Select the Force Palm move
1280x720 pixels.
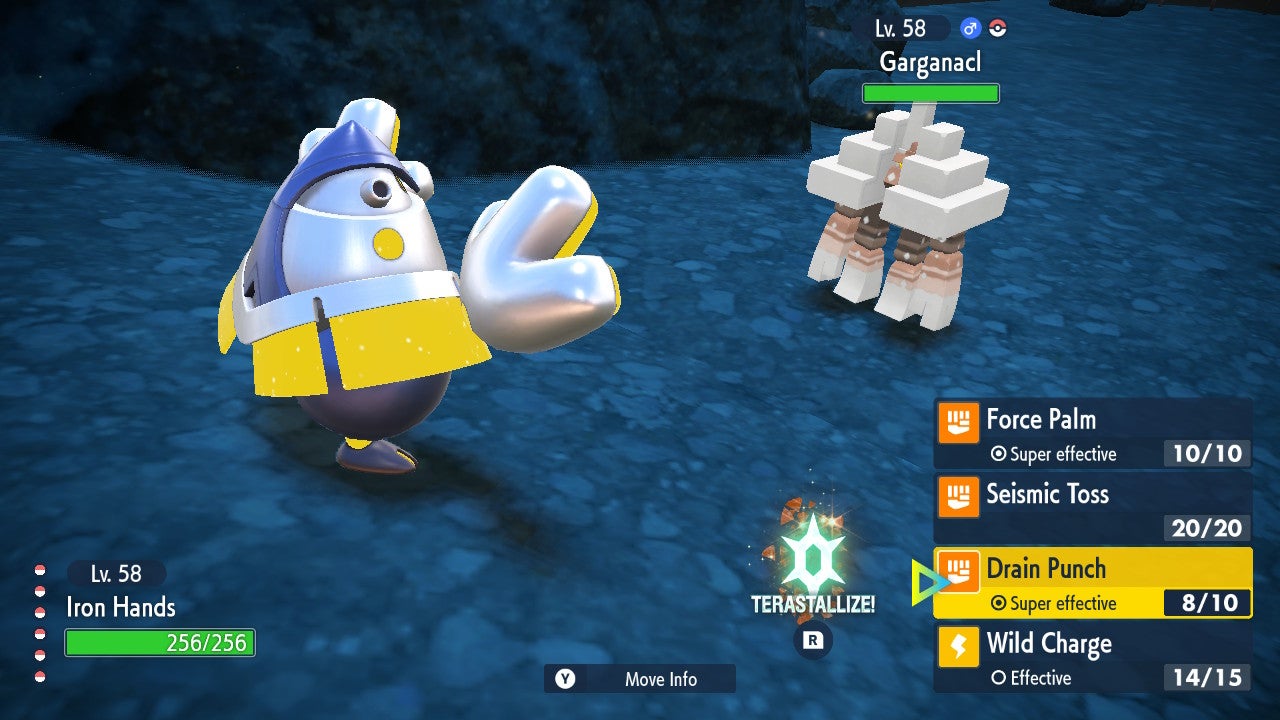[1092, 433]
